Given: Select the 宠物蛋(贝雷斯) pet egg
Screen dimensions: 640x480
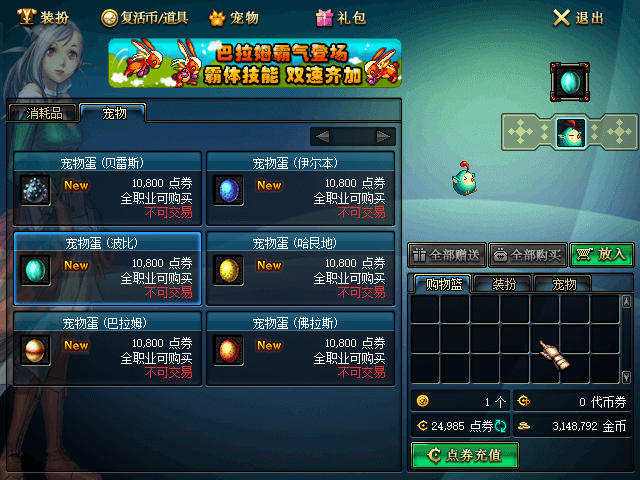Looking at the screenshot, I should (106, 188).
